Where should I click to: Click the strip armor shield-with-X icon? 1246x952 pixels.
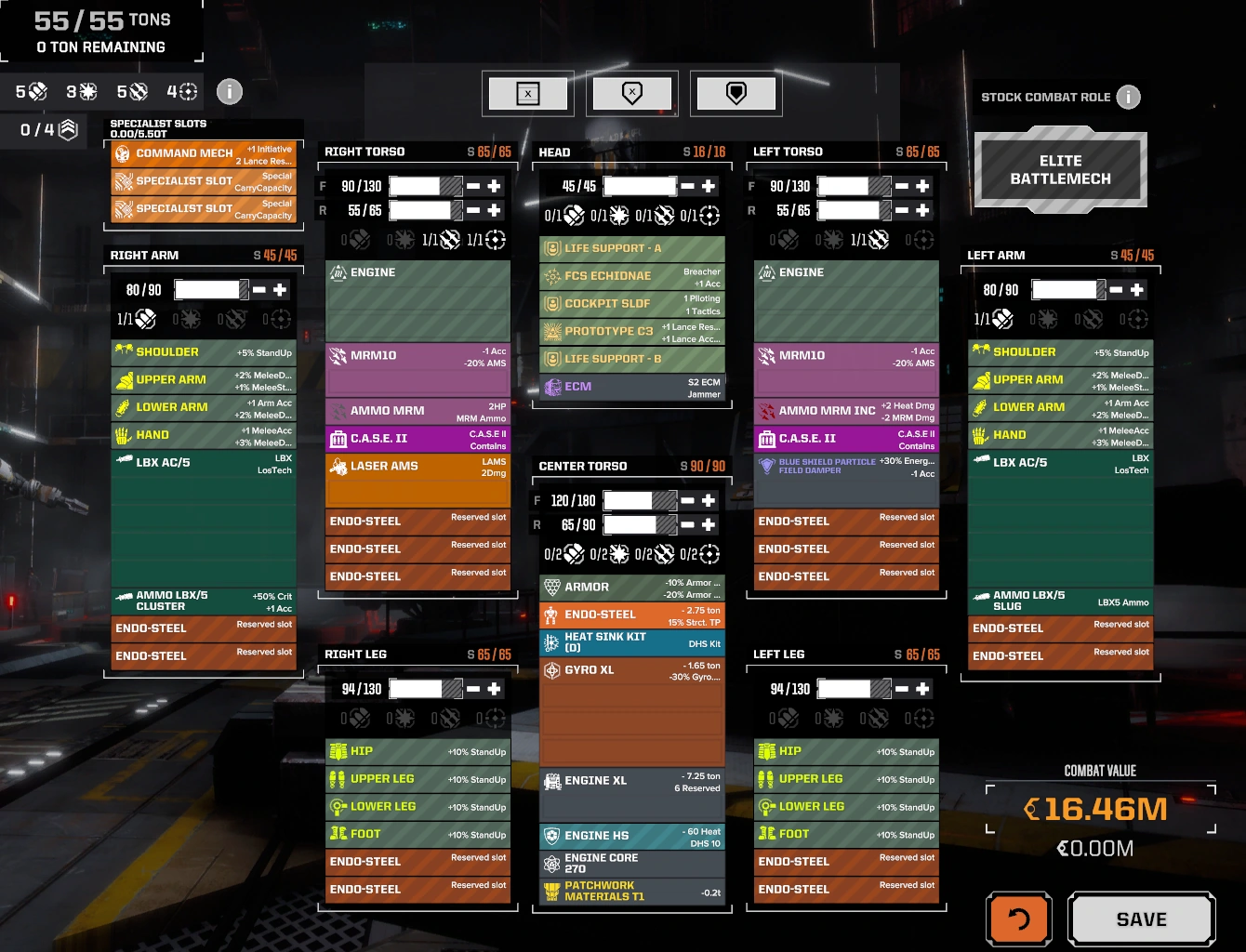point(632,93)
